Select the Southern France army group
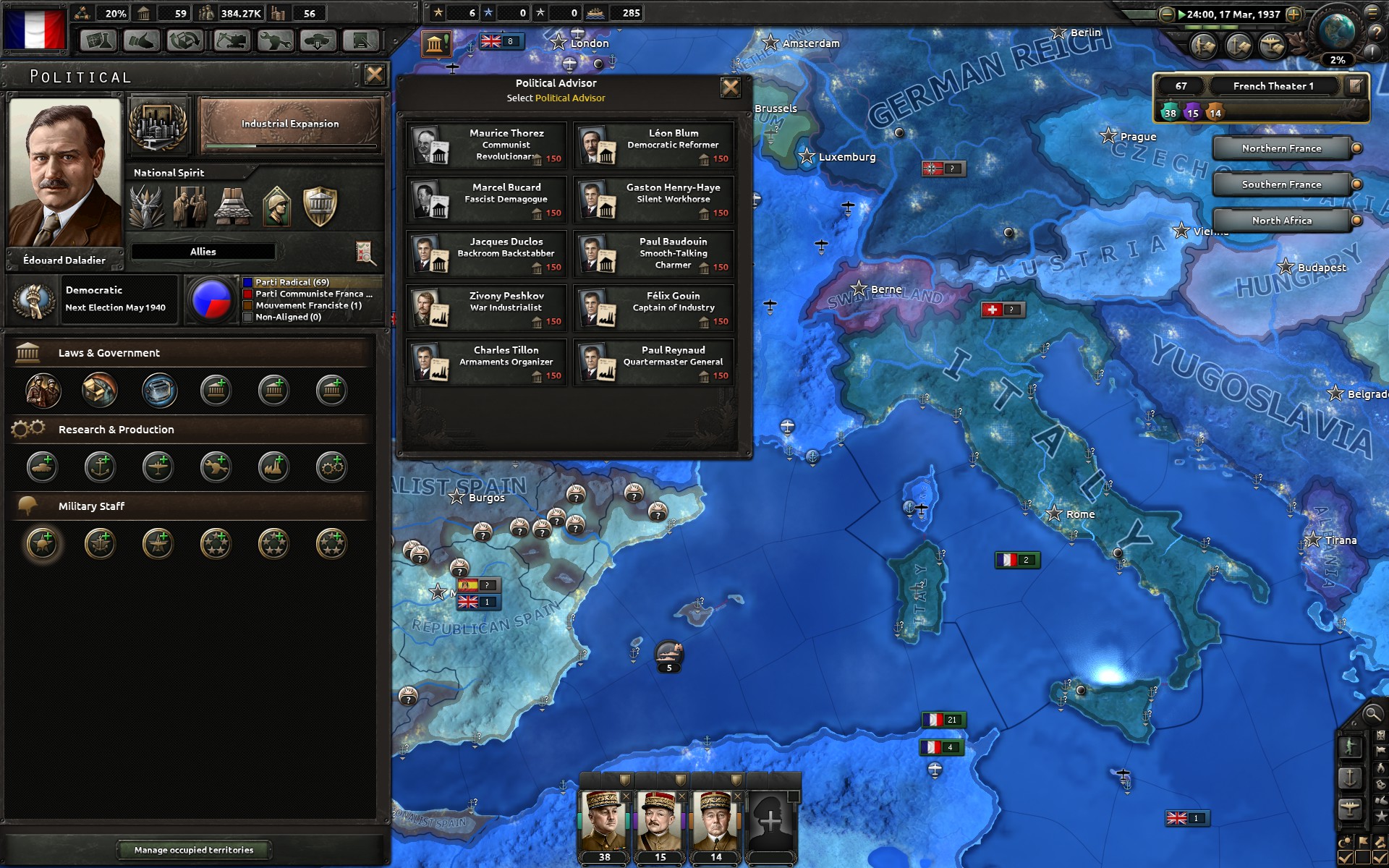 [1281, 184]
